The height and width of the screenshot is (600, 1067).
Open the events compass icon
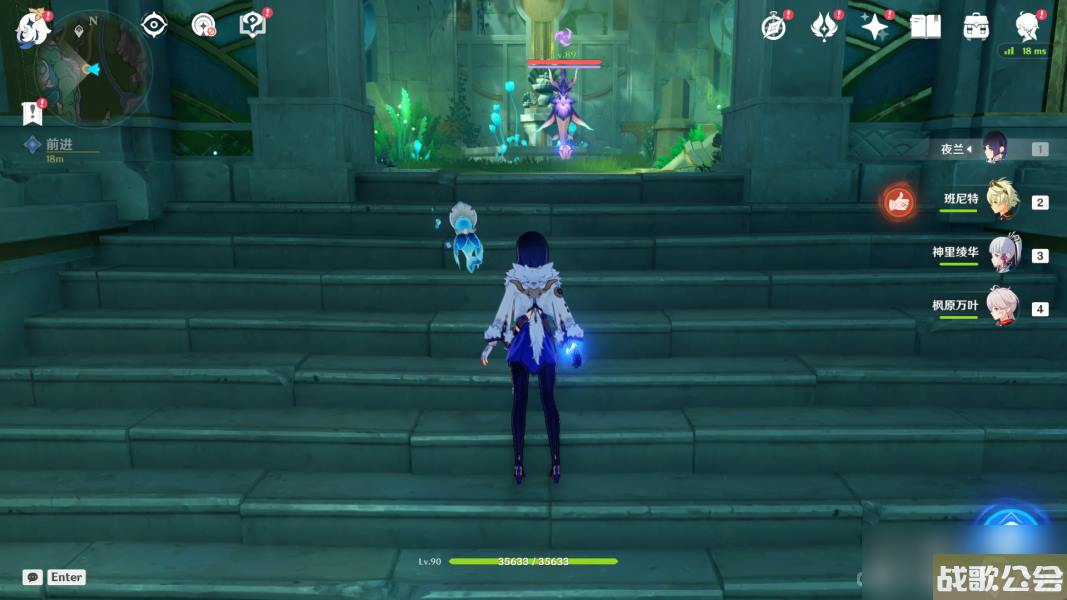coord(773,27)
